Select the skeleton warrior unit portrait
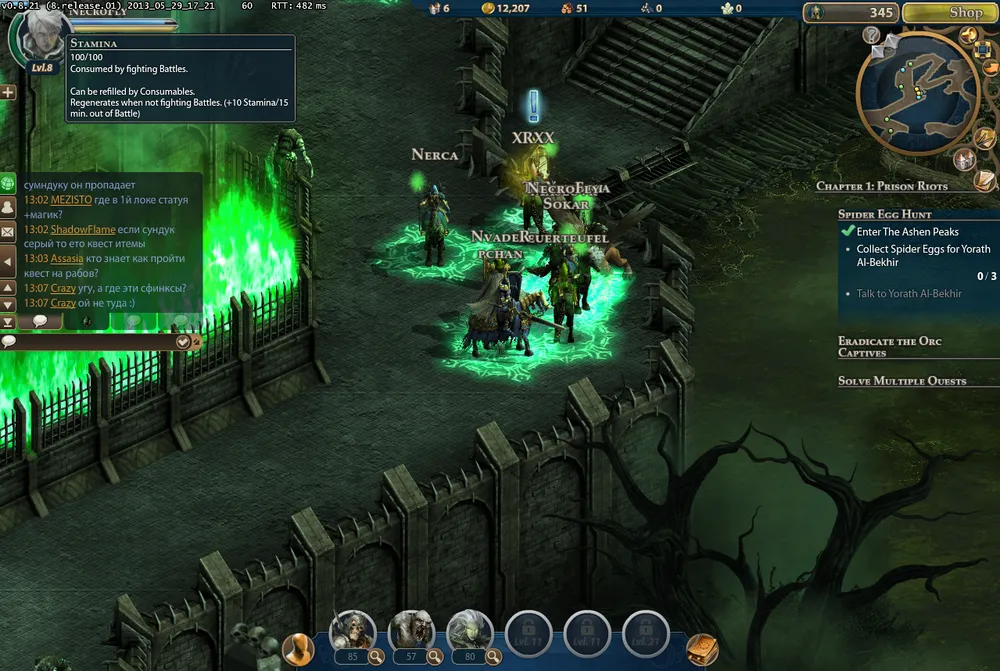The width and height of the screenshot is (1000, 671). pyautogui.click(x=352, y=630)
